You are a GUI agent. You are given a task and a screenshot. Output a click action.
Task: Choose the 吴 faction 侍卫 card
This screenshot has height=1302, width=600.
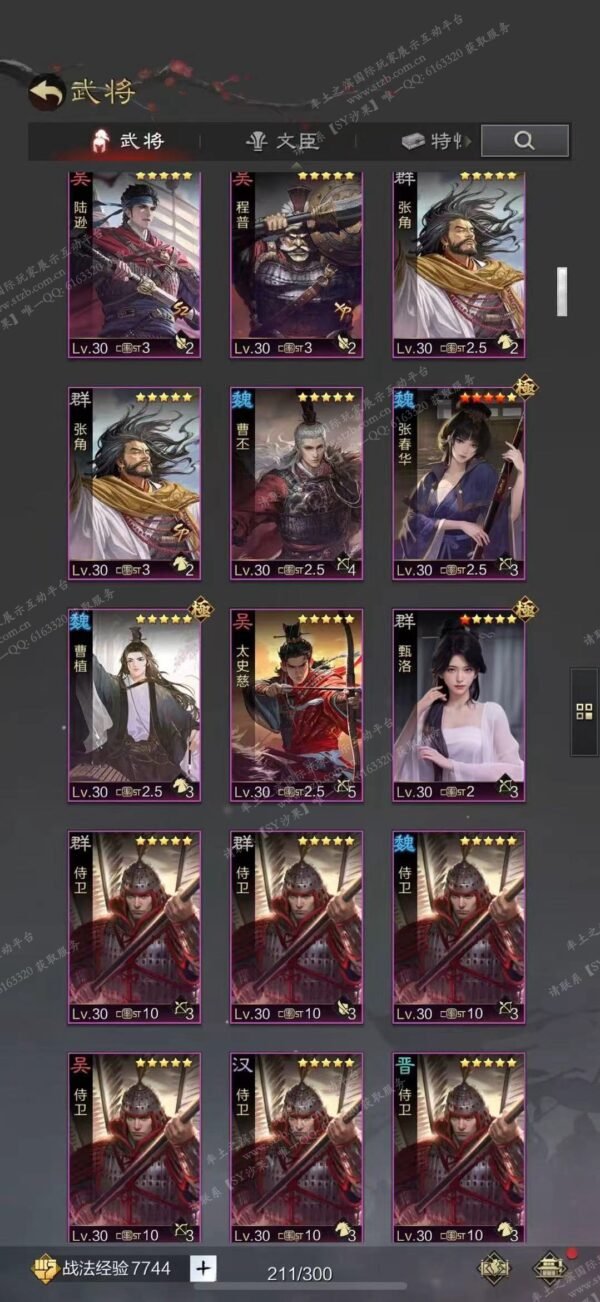[134, 1150]
